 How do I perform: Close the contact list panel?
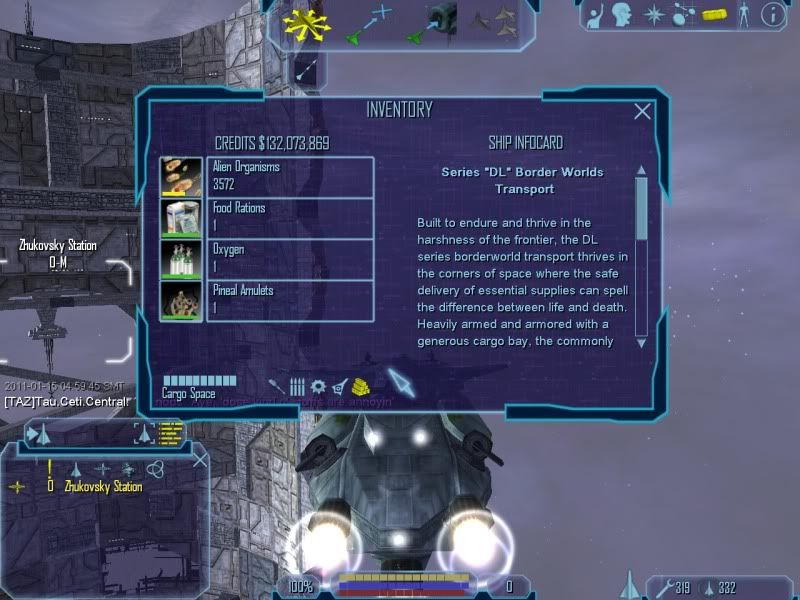point(199,460)
